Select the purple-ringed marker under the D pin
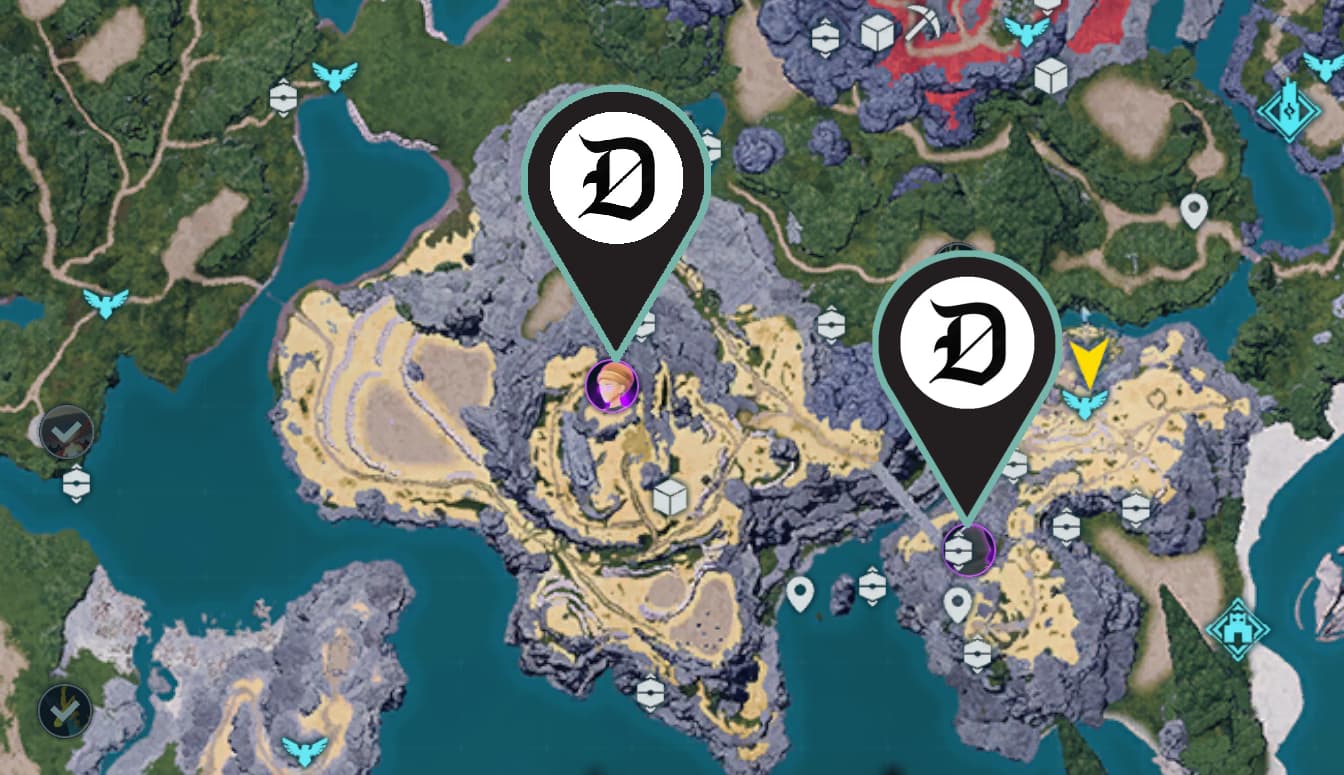 [x=968, y=549]
